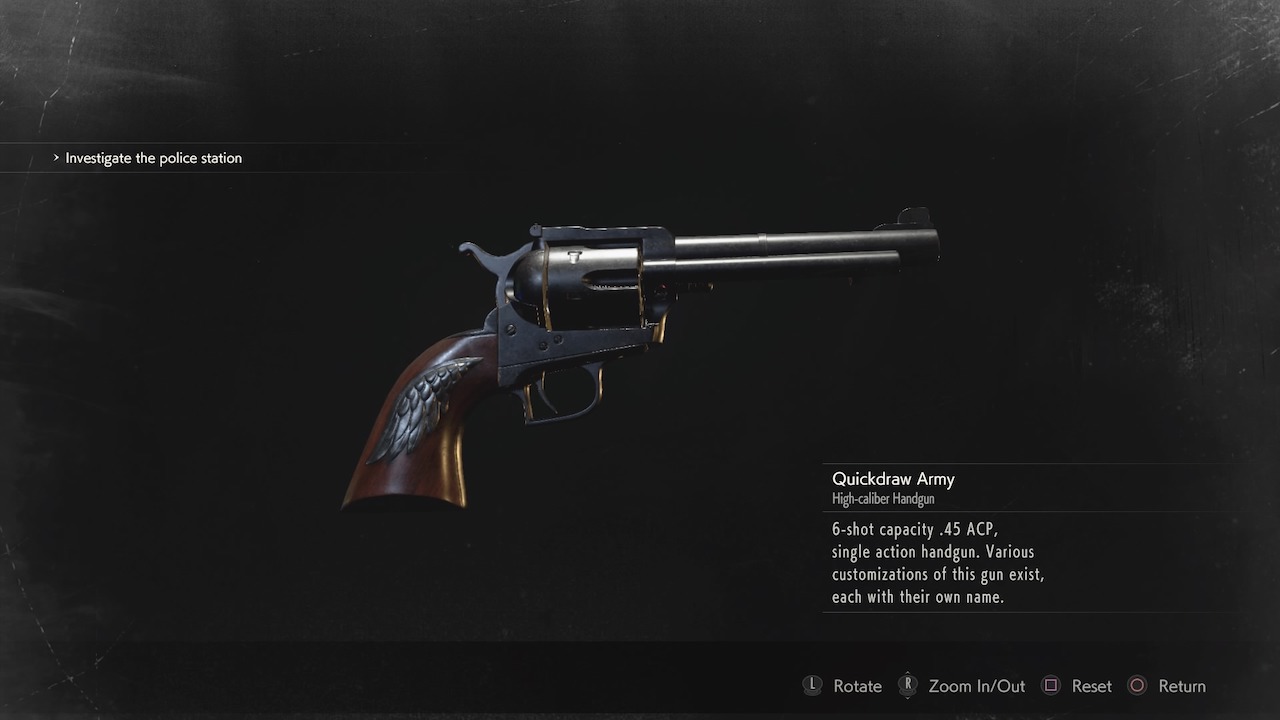Image resolution: width=1280 pixels, height=720 pixels.
Task: Click Return to exit weapon inspection
Action: [1182, 686]
